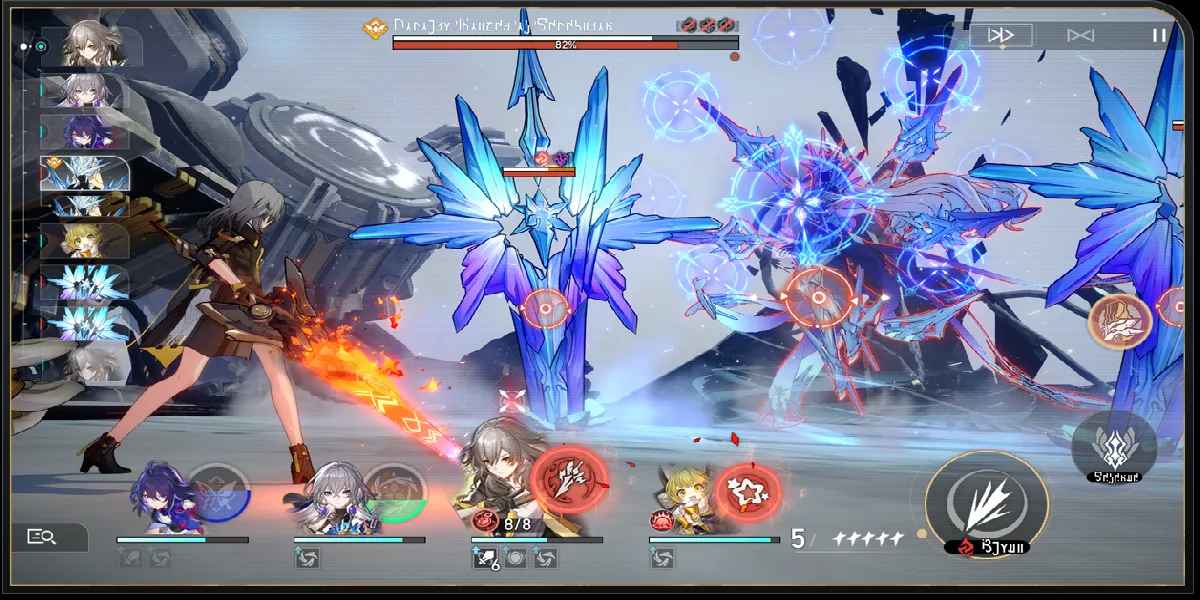Select the blonde character in turn order list
1200x600 pixels.
pos(87,240)
